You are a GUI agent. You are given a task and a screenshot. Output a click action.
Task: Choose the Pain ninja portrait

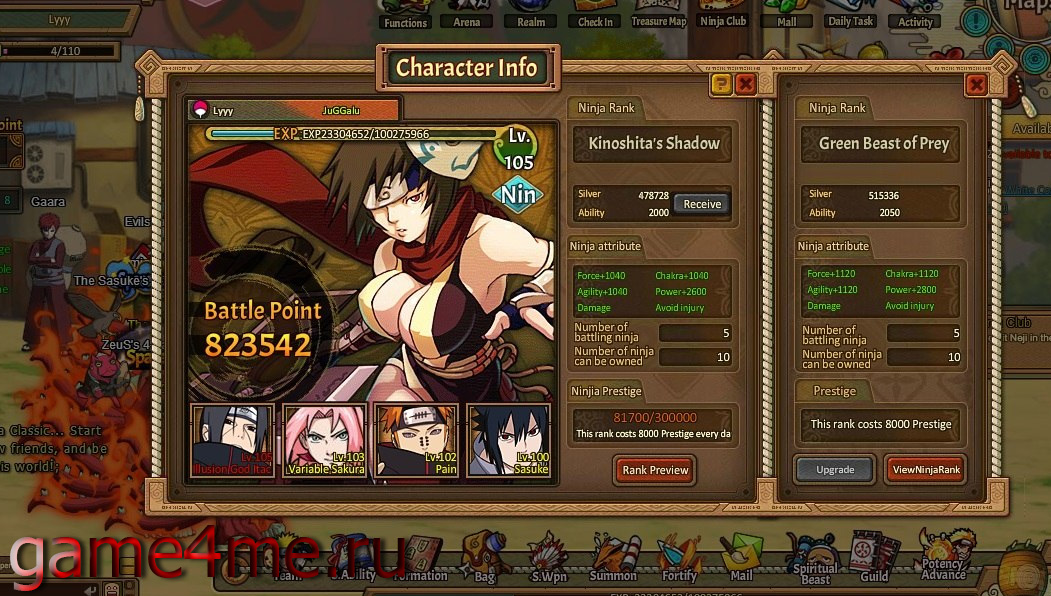416,440
